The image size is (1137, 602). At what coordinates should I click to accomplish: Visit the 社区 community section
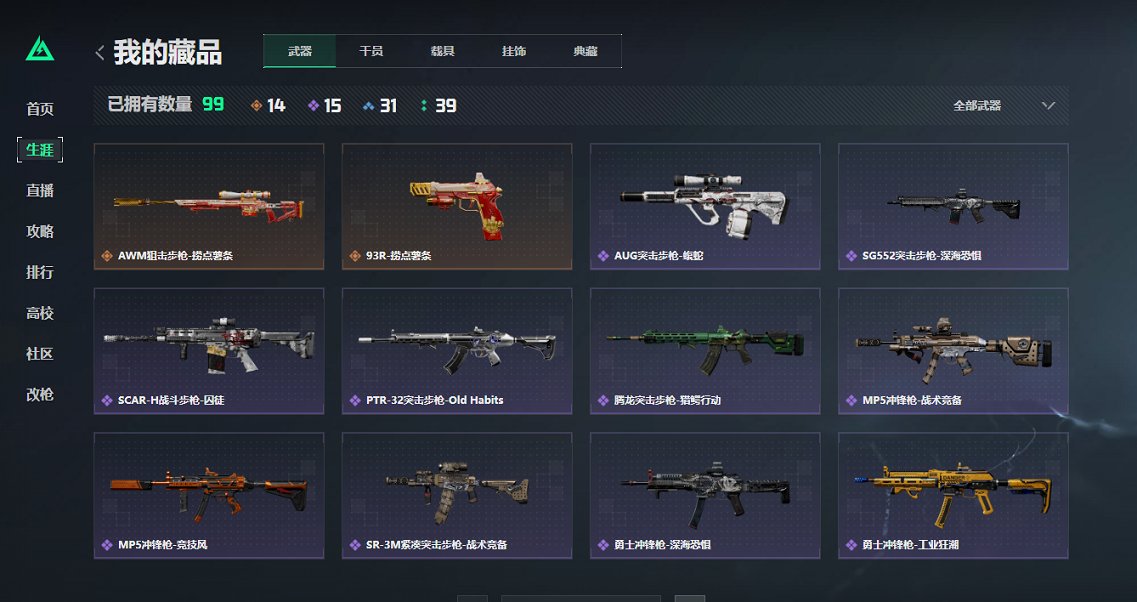(x=40, y=355)
